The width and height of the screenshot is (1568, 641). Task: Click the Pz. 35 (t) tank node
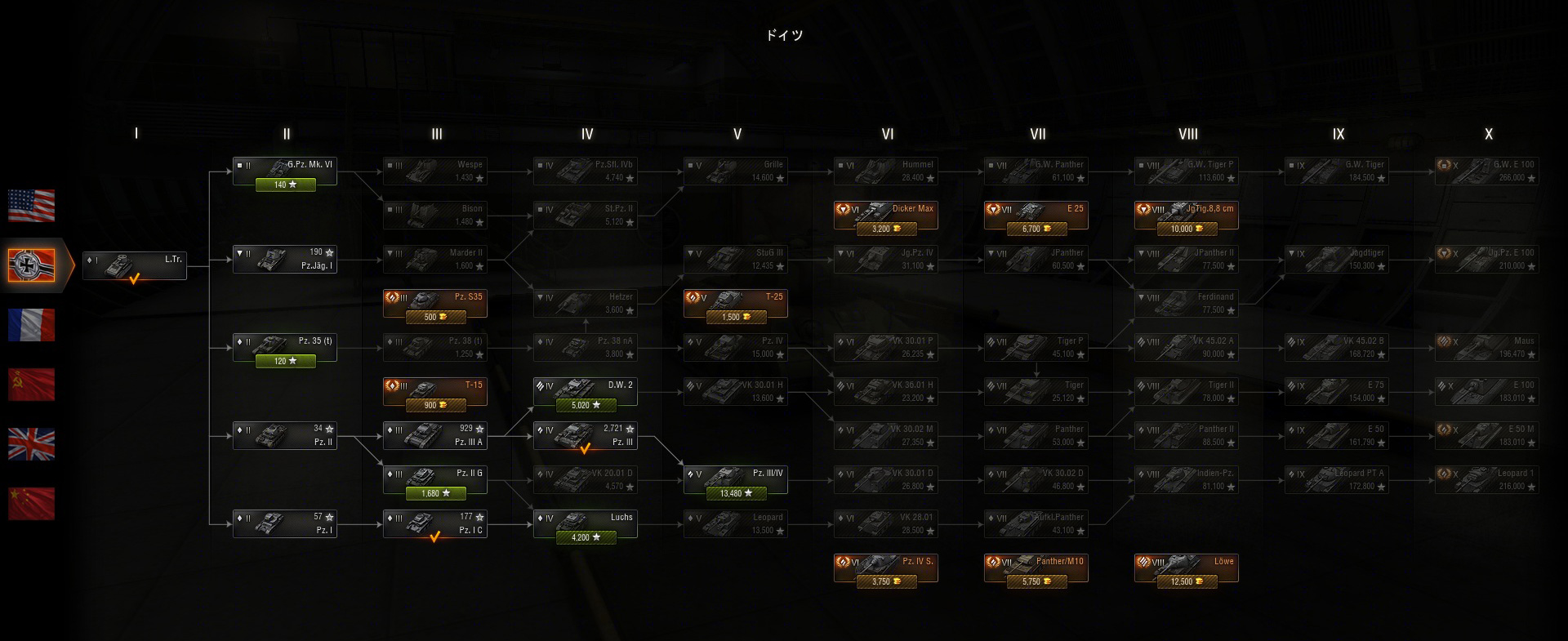pos(285,348)
